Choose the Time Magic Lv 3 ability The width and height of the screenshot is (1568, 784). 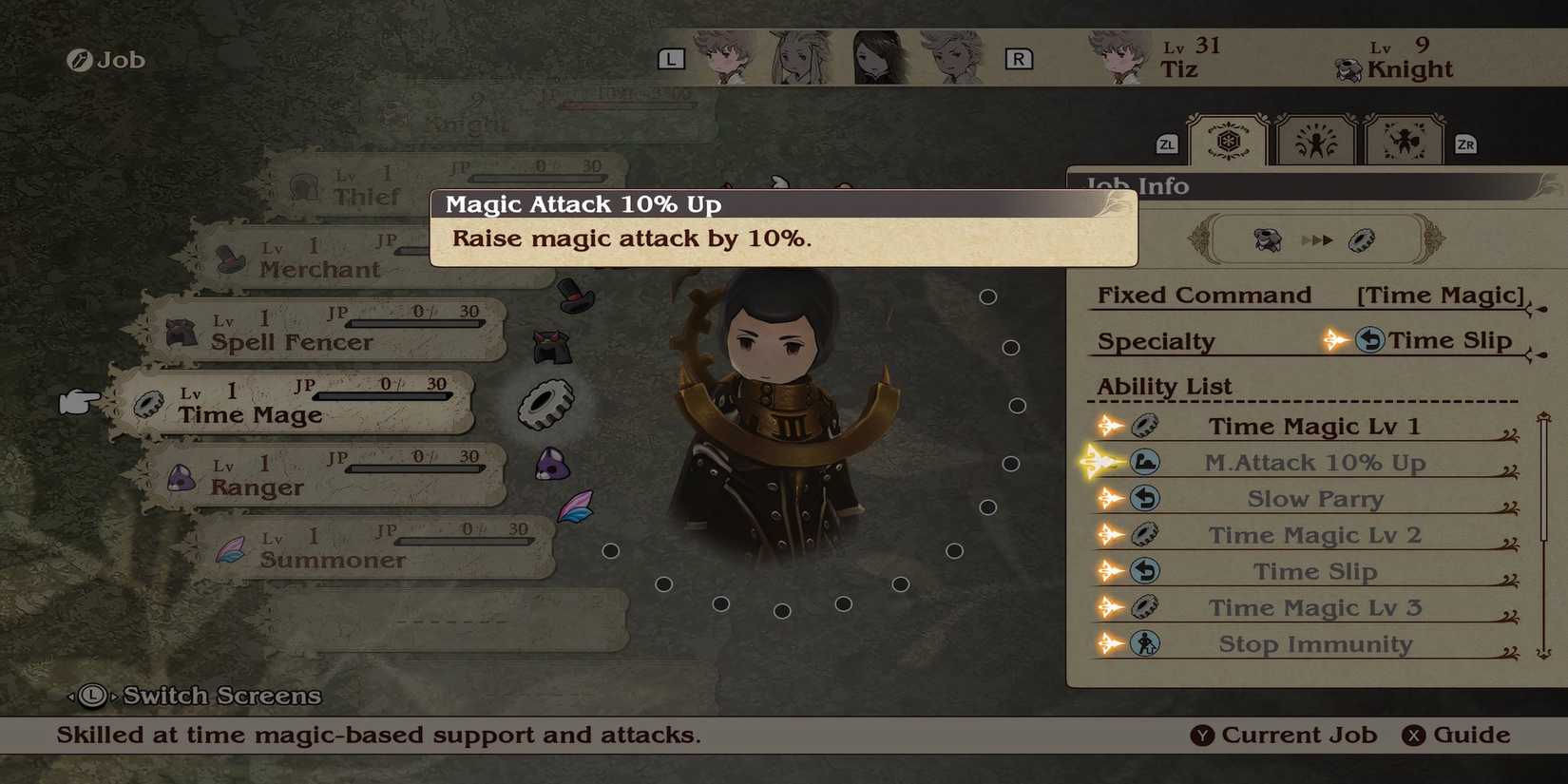(1314, 607)
